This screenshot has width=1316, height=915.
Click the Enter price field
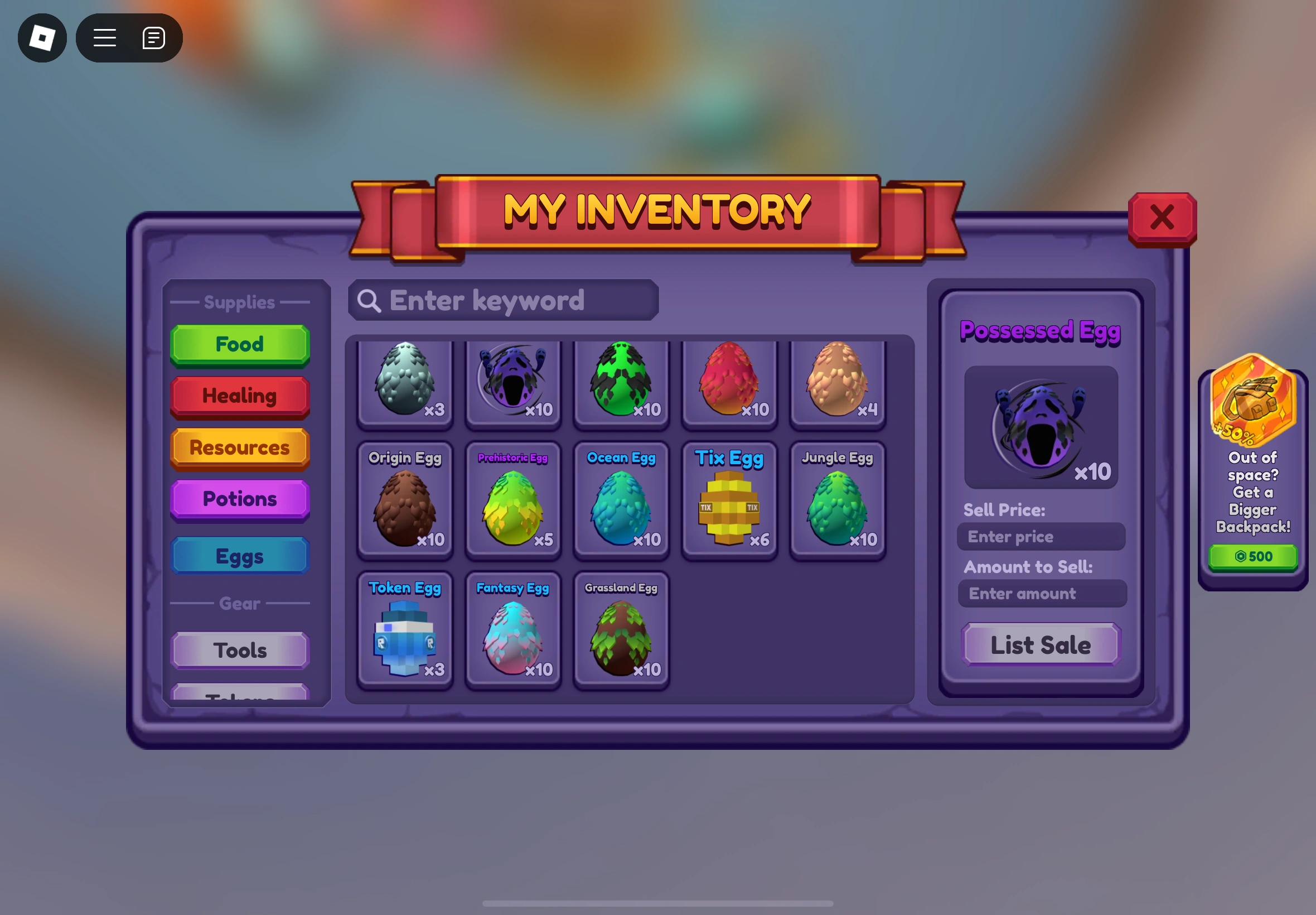pos(1041,537)
